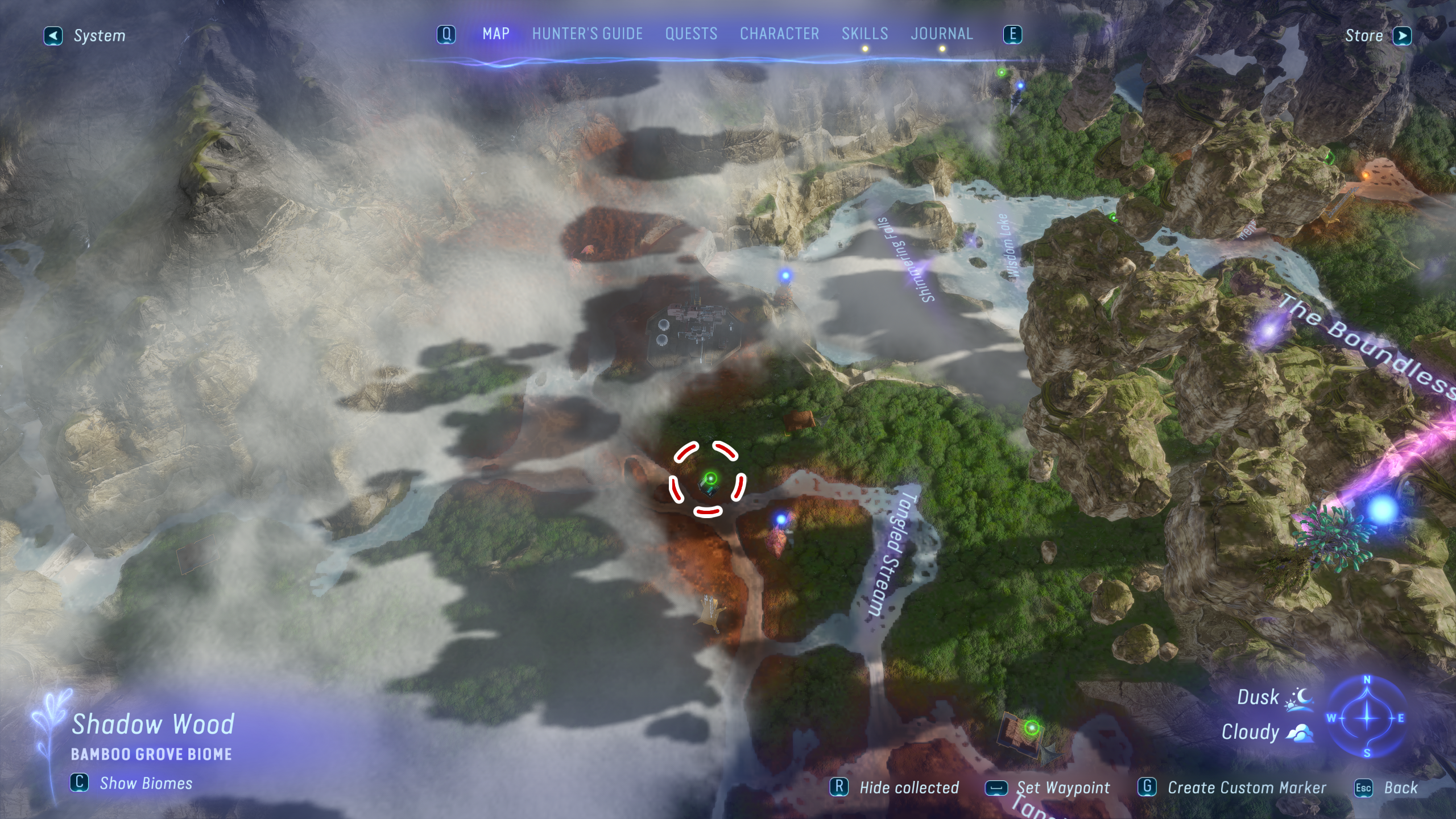Switch to the QUESTS tab
The width and height of the screenshot is (1456, 819).
pyautogui.click(x=692, y=34)
